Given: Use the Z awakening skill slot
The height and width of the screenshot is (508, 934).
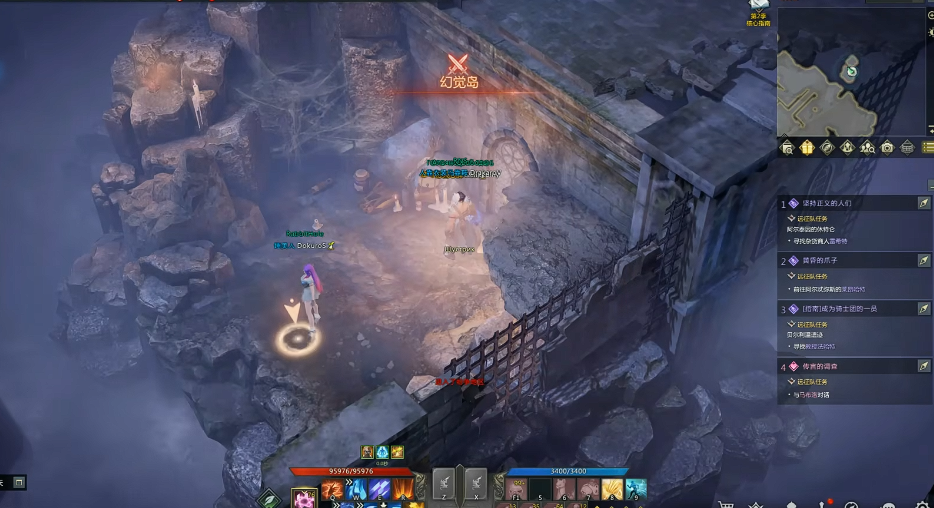Looking at the screenshot, I should (x=447, y=484).
